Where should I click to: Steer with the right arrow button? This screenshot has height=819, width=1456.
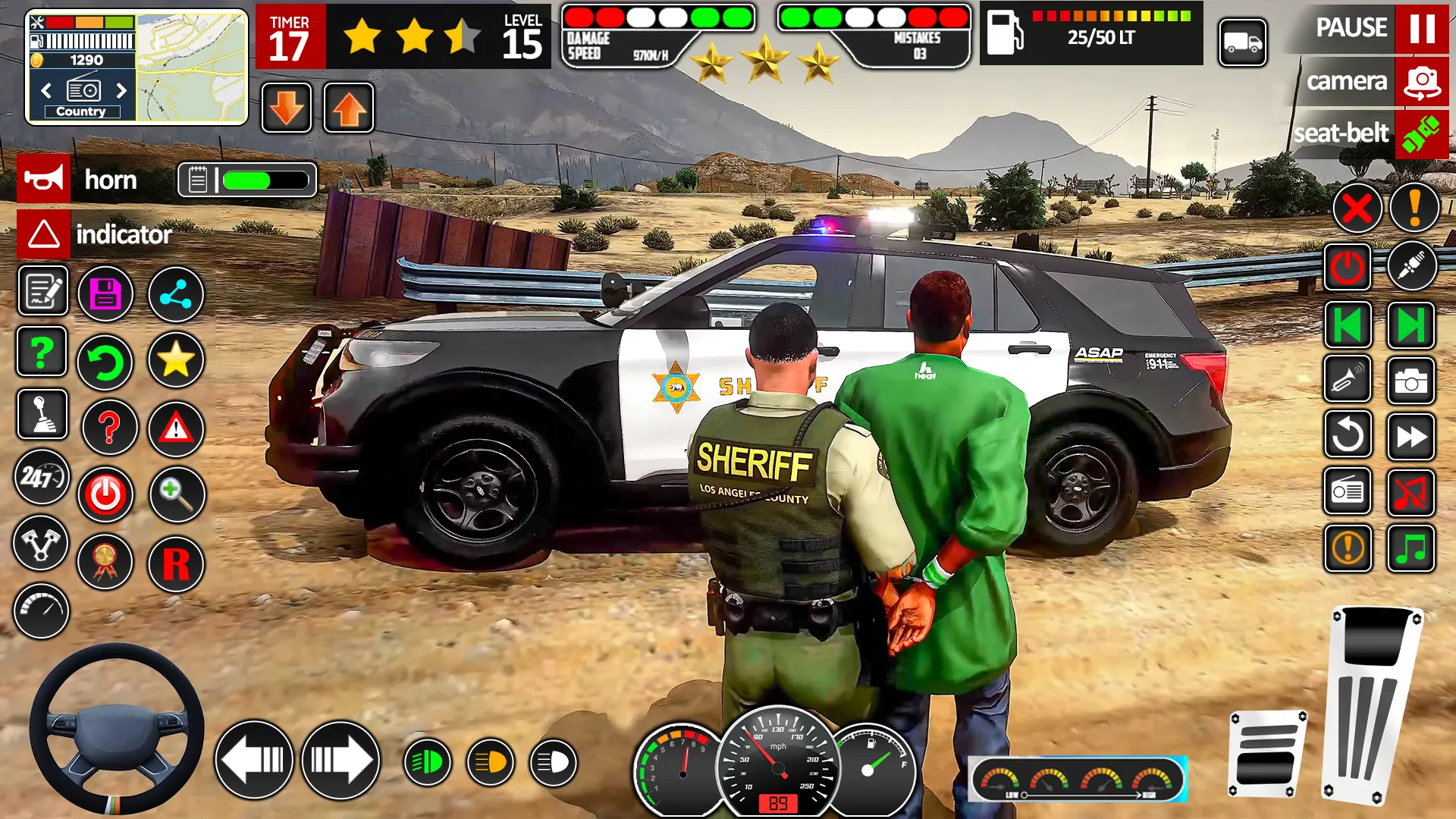click(340, 760)
